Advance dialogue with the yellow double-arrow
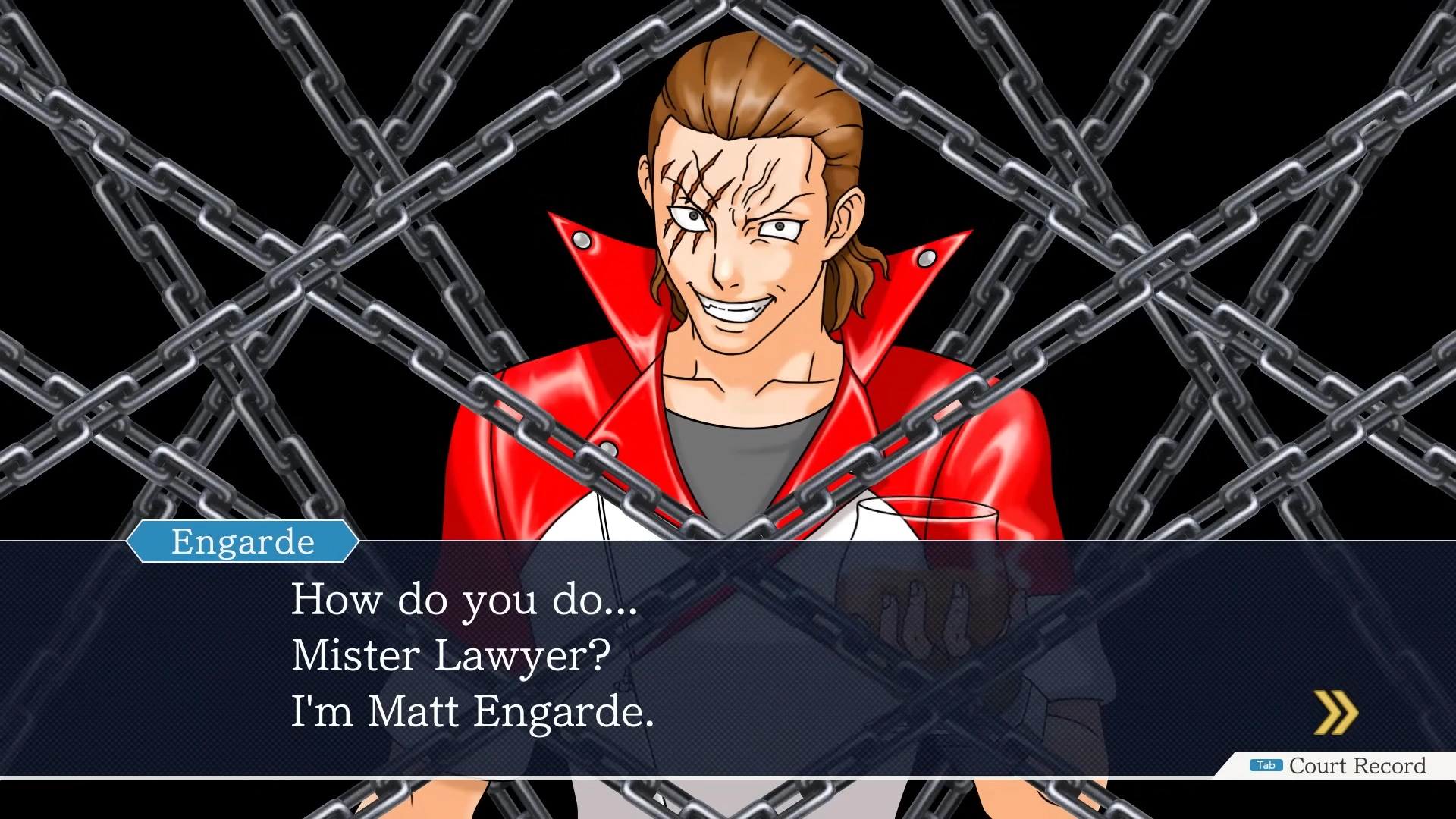Image resolution: width=1456 pixels, height=819 pixels. [1335, 712]
